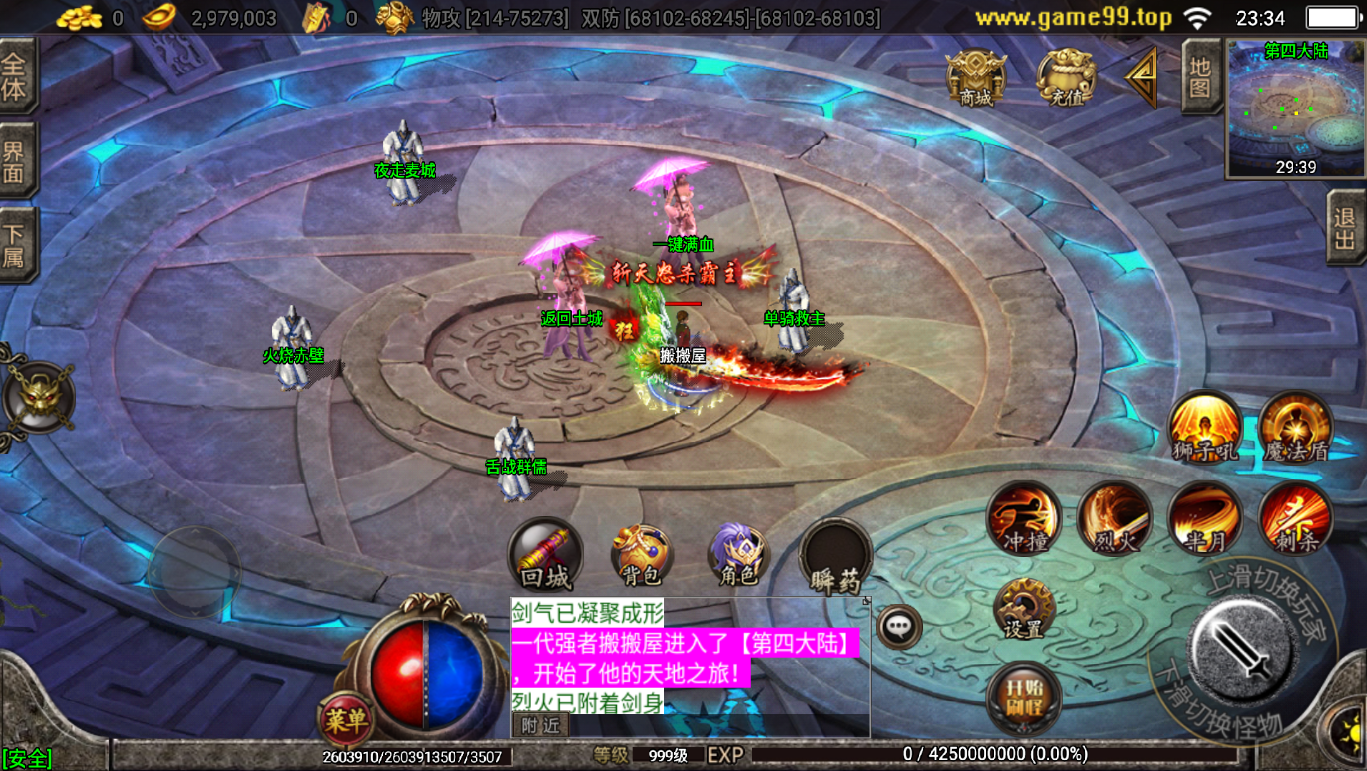1367x771 pixels.
Task: Open the 菜单 menu button
Action: tap(345, 718)
